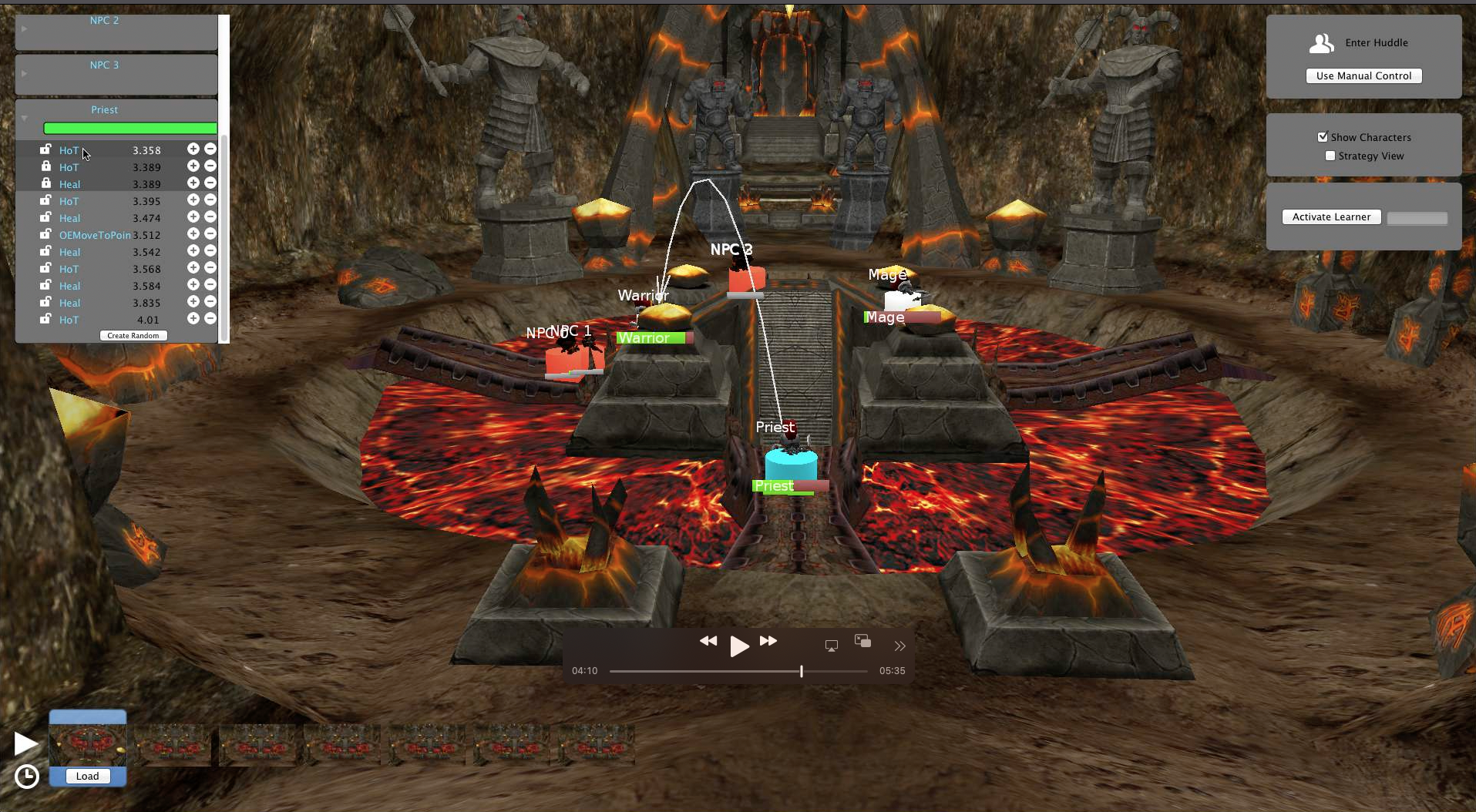Select the OEMoveToPoint action row
Viewport: 1476px width, 812px height.
(95, 235)
